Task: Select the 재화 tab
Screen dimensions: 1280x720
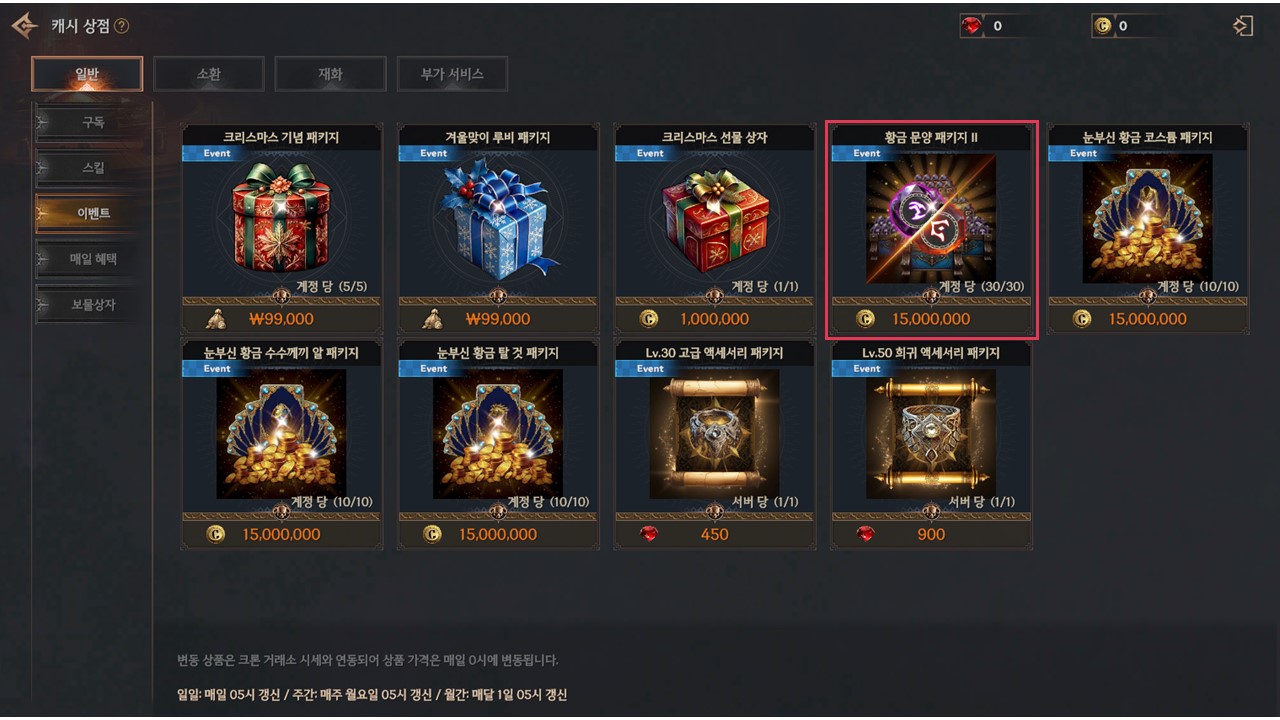Action: coord(330,74)
